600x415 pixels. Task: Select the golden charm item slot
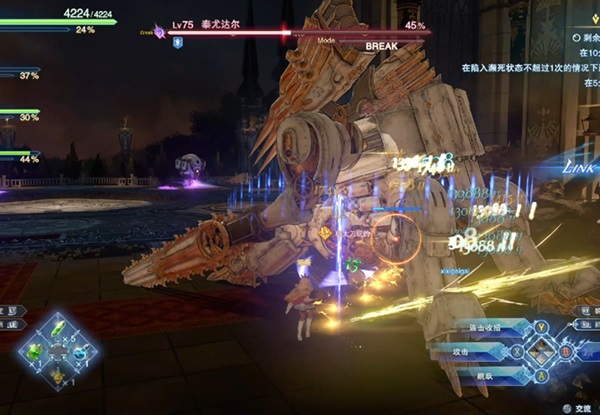coord(59,375)
